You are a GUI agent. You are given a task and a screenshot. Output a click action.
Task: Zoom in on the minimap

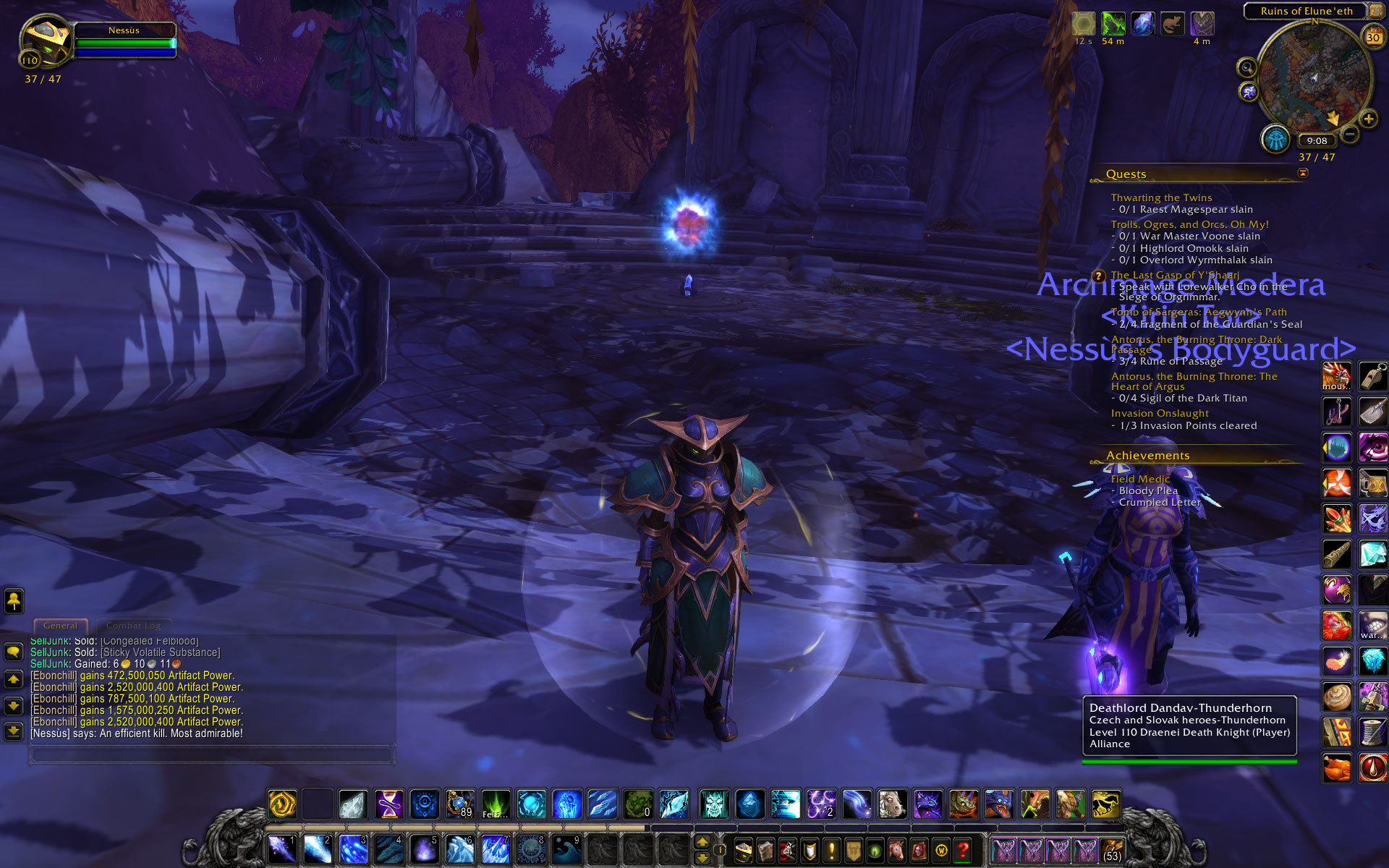tap(1368, 119)
